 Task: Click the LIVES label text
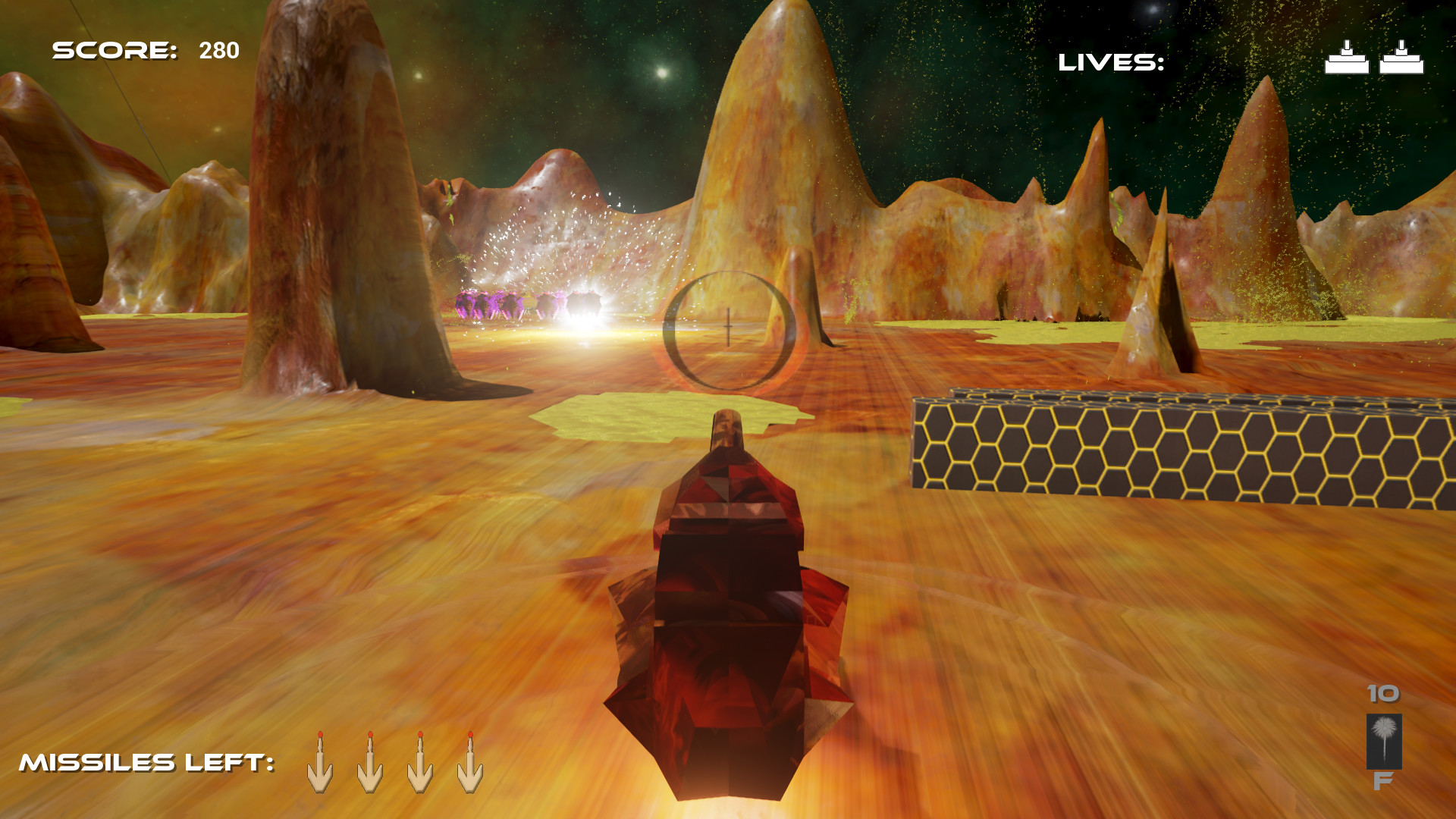point(1110,62)
